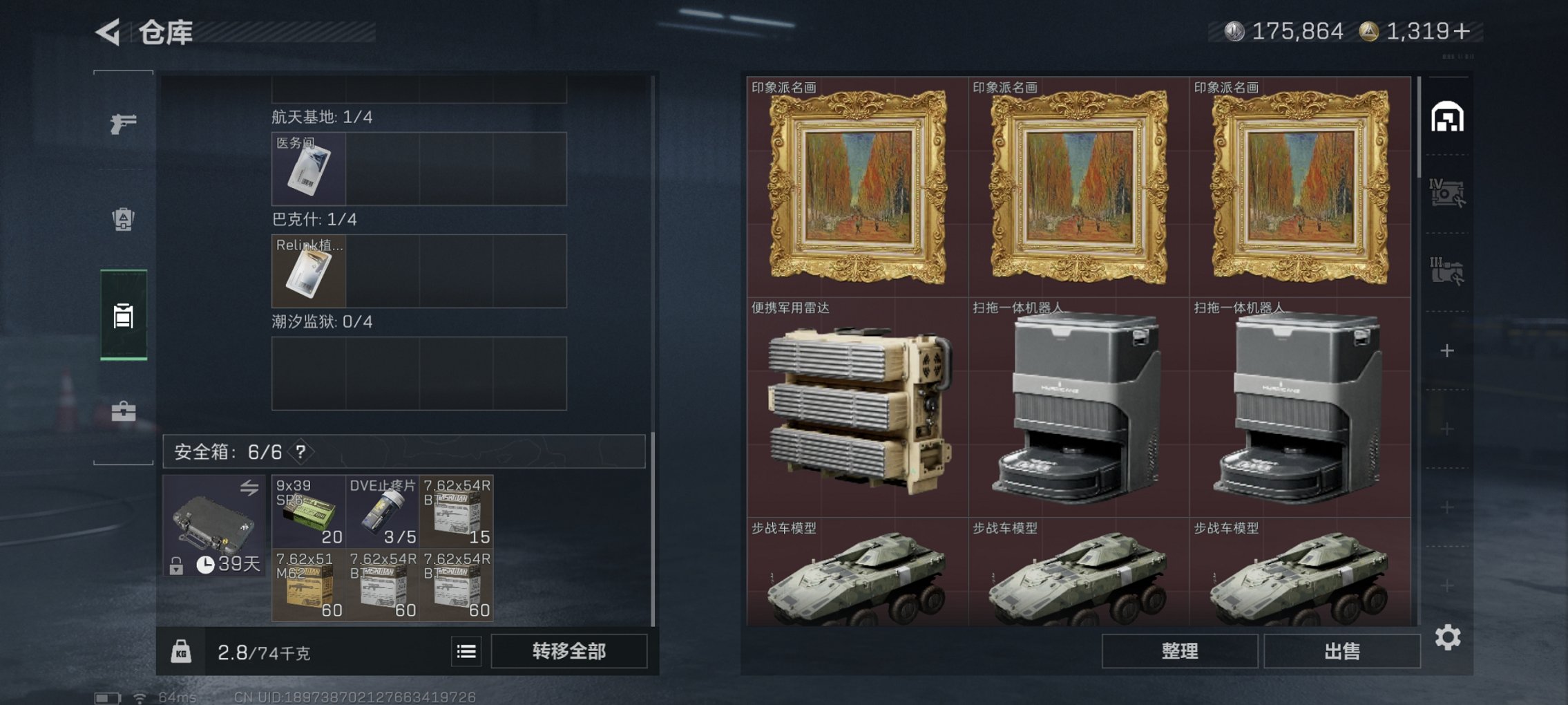Select the tier IV container icon
Screen dimensions: 1568x705
pos(1449,192)
